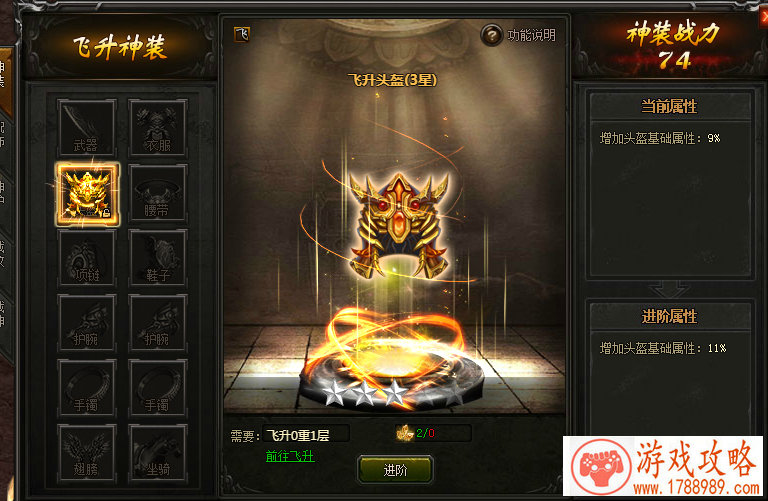Choose the 衣服 clothing slot
Image resolution: width=768 pixels, height=501 pixels.
coord(157,127)
